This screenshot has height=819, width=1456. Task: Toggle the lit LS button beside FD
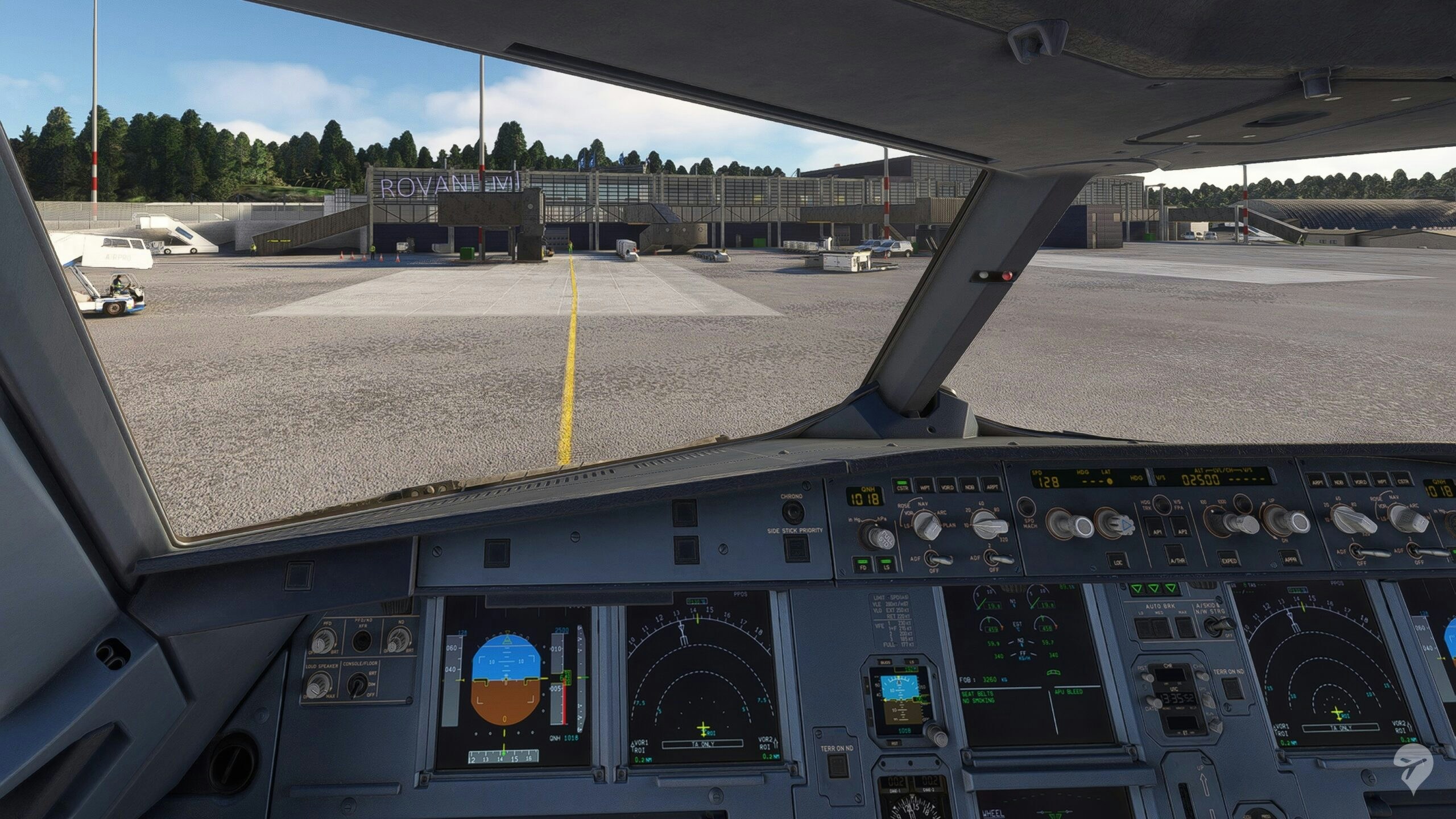click(887, 563)
